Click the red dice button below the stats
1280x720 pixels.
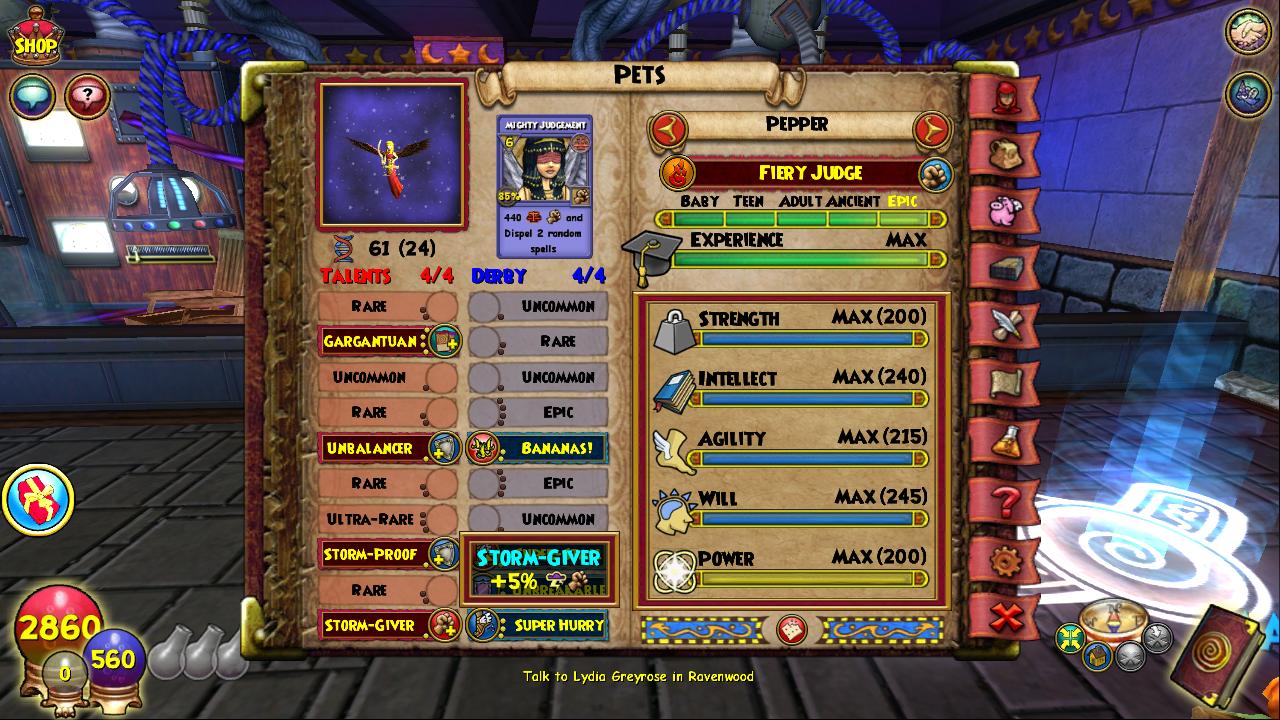792,630
